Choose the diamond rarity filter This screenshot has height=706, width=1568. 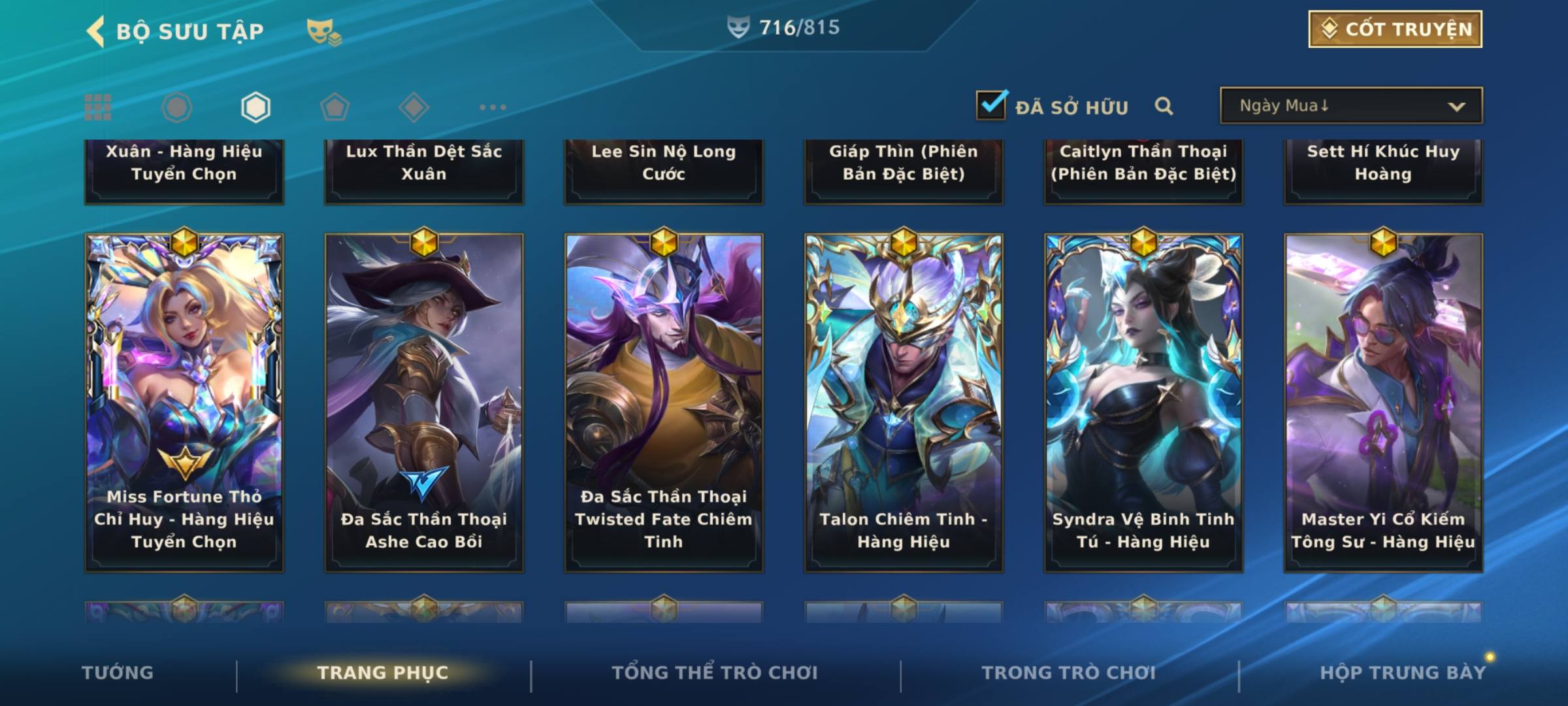[414, 107]
